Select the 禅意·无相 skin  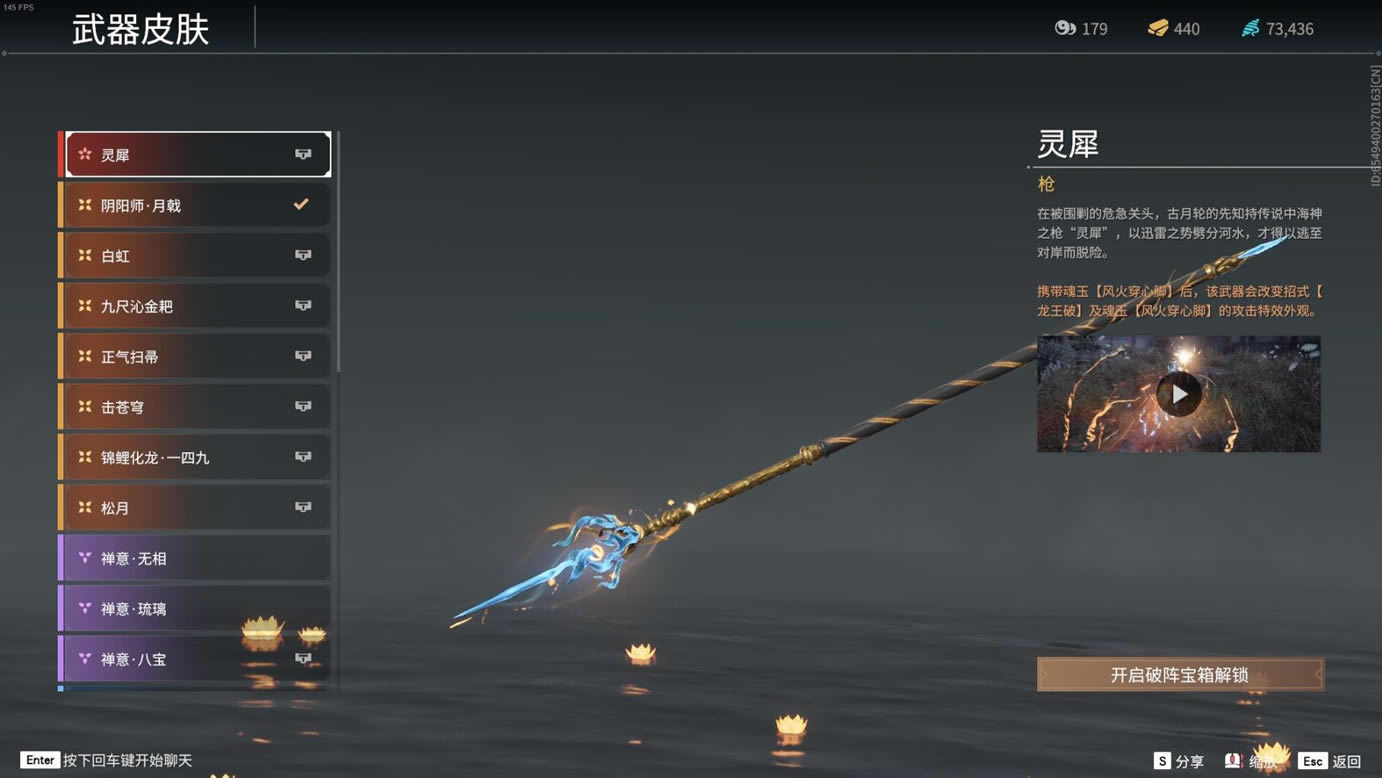pyautogui.click(x=197, y=558)
